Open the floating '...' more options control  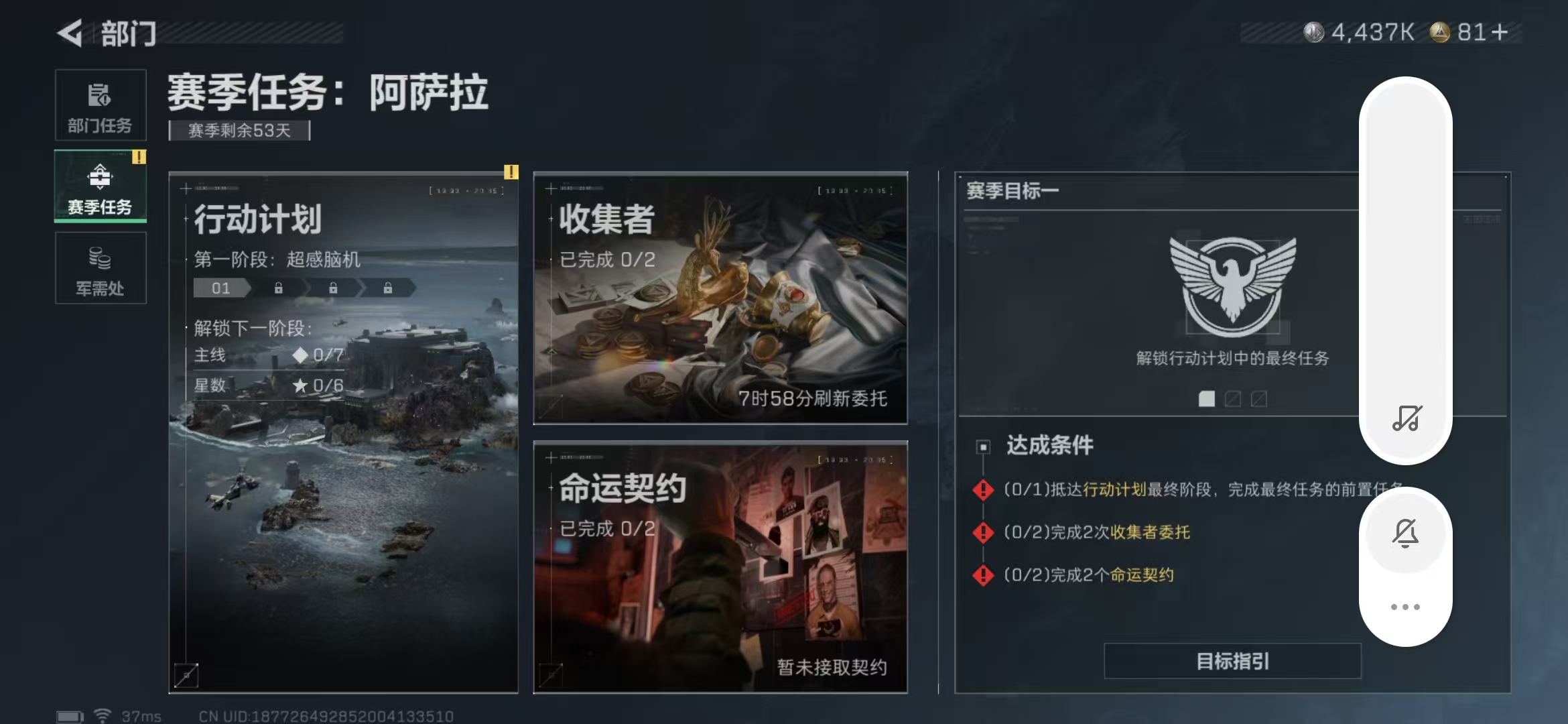[1405, 605]
